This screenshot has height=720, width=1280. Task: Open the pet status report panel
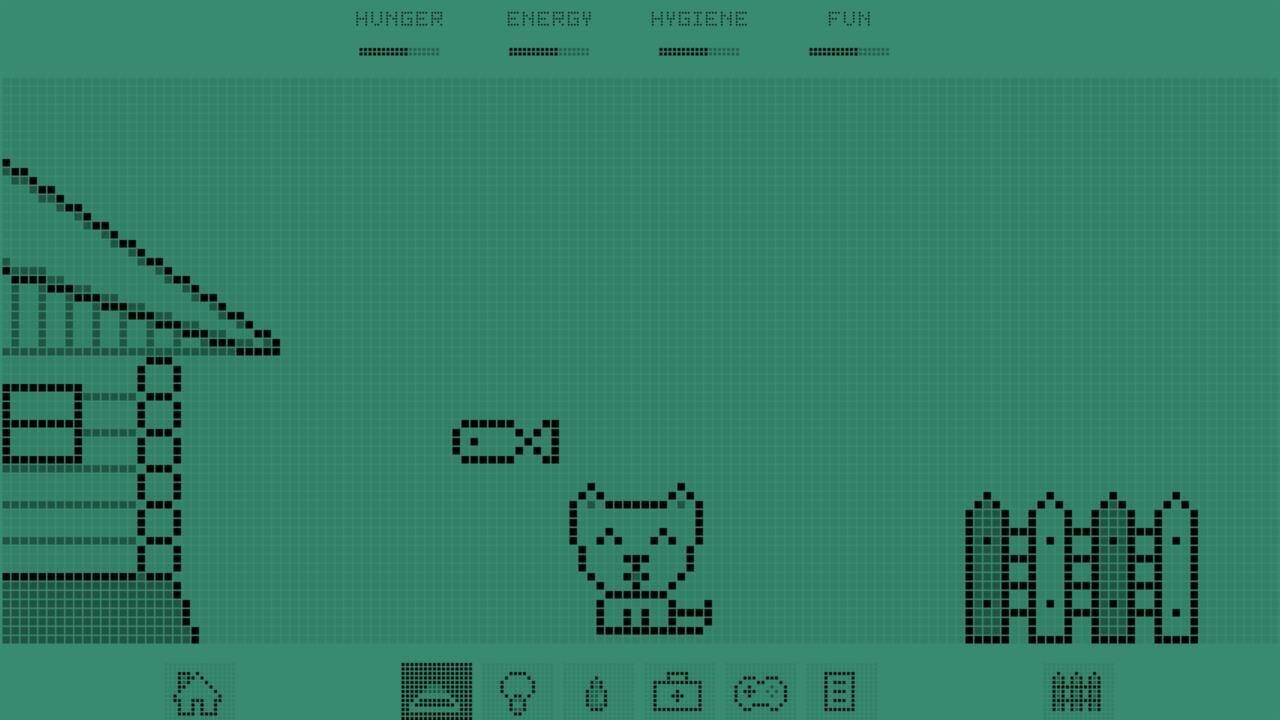pyautogui.click(x=840, y=690)
